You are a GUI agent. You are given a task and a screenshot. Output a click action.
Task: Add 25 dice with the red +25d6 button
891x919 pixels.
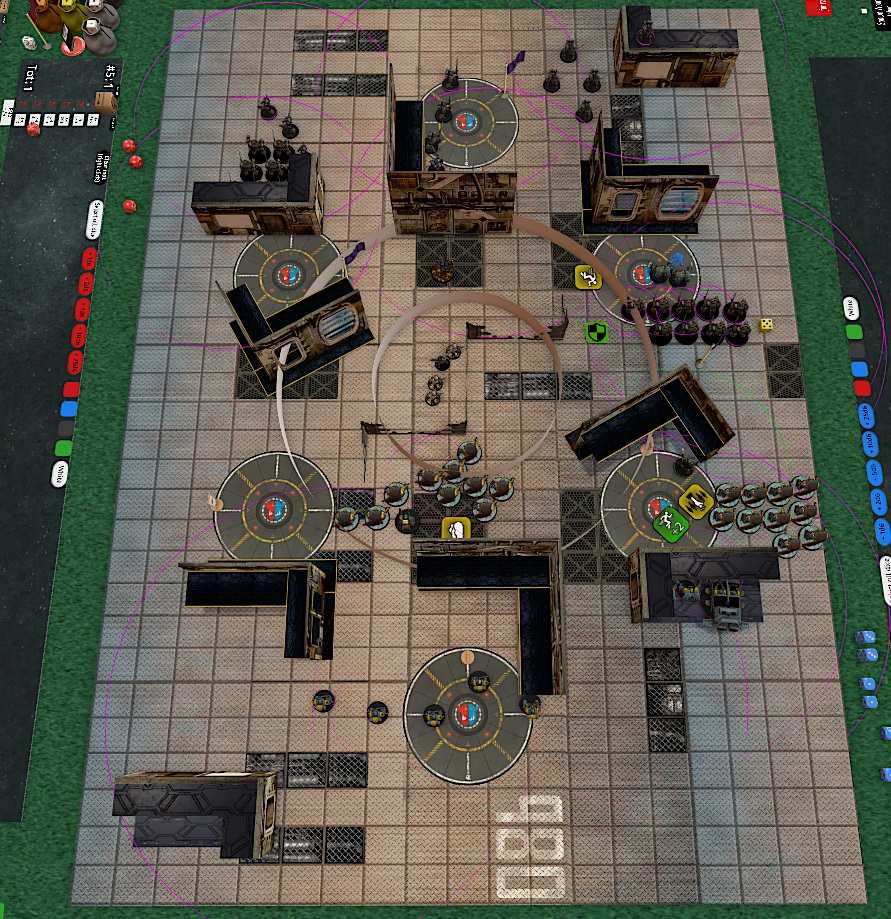click(74, 362)
